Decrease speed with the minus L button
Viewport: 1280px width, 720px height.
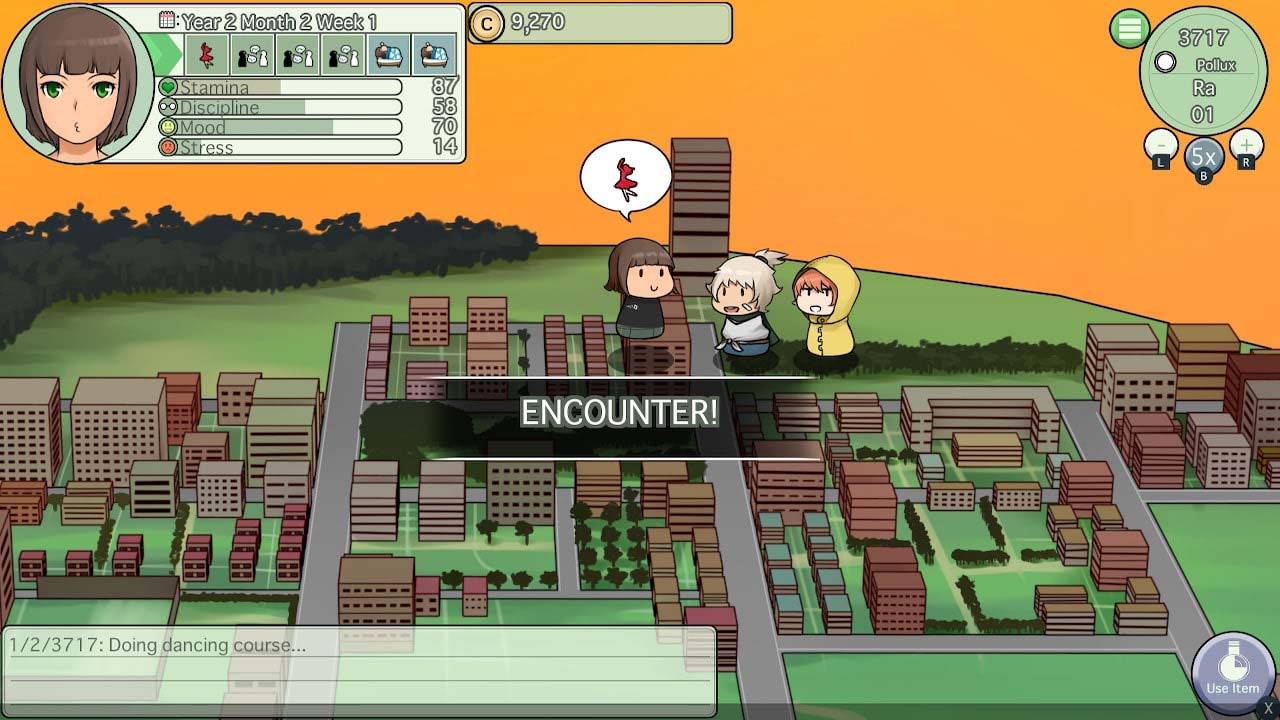(x=1160, y=150)
